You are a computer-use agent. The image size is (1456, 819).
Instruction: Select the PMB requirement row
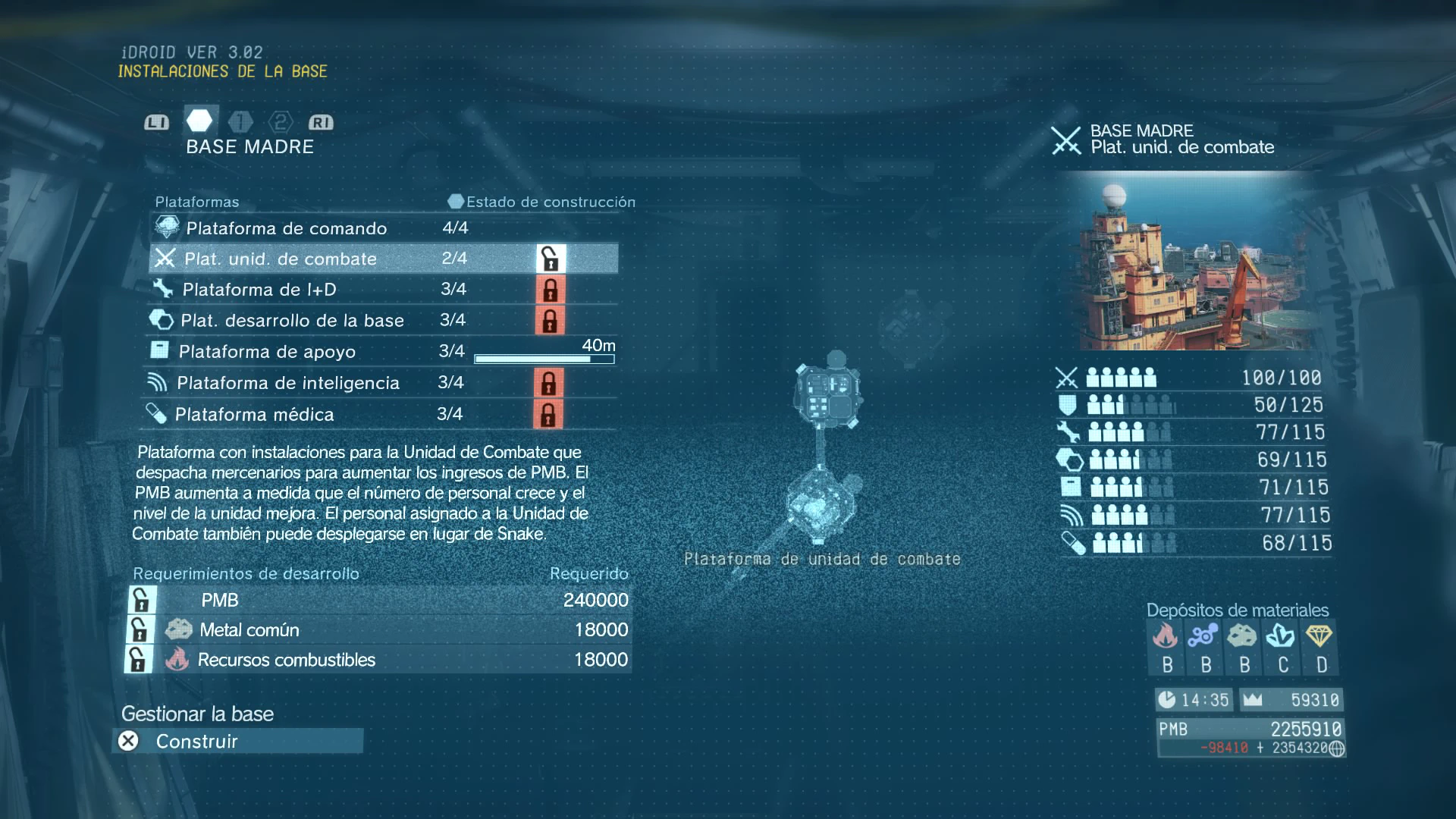pos(379,600)
